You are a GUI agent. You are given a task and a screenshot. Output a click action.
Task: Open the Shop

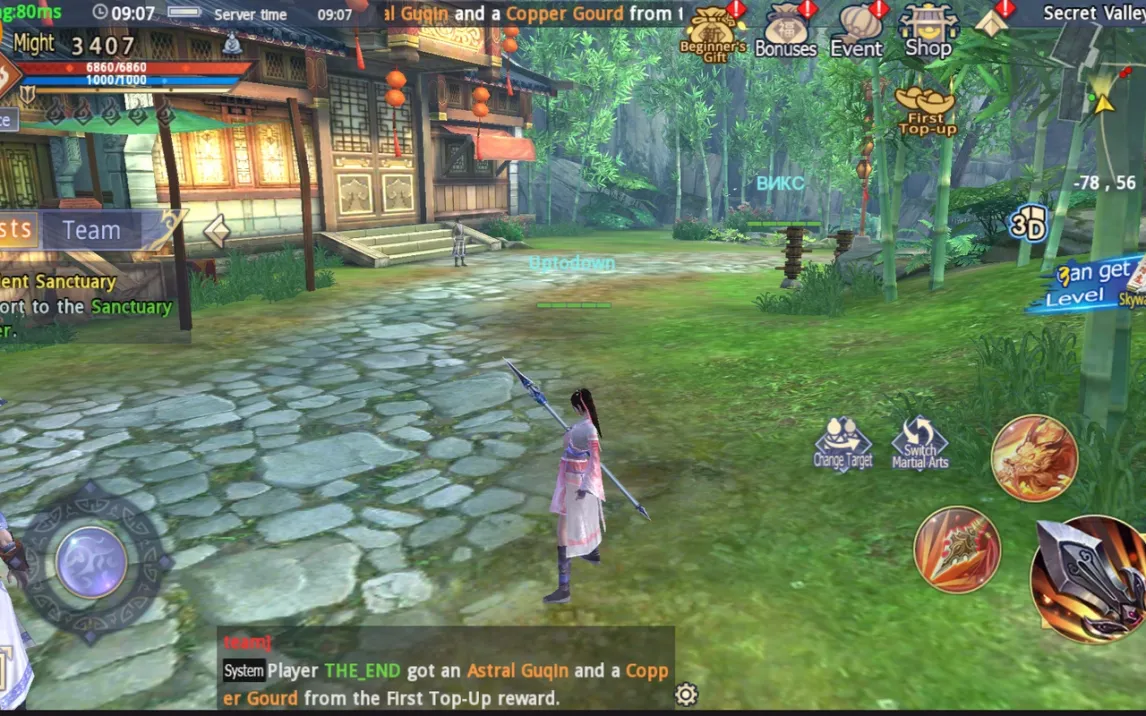[x=928, y=32]
